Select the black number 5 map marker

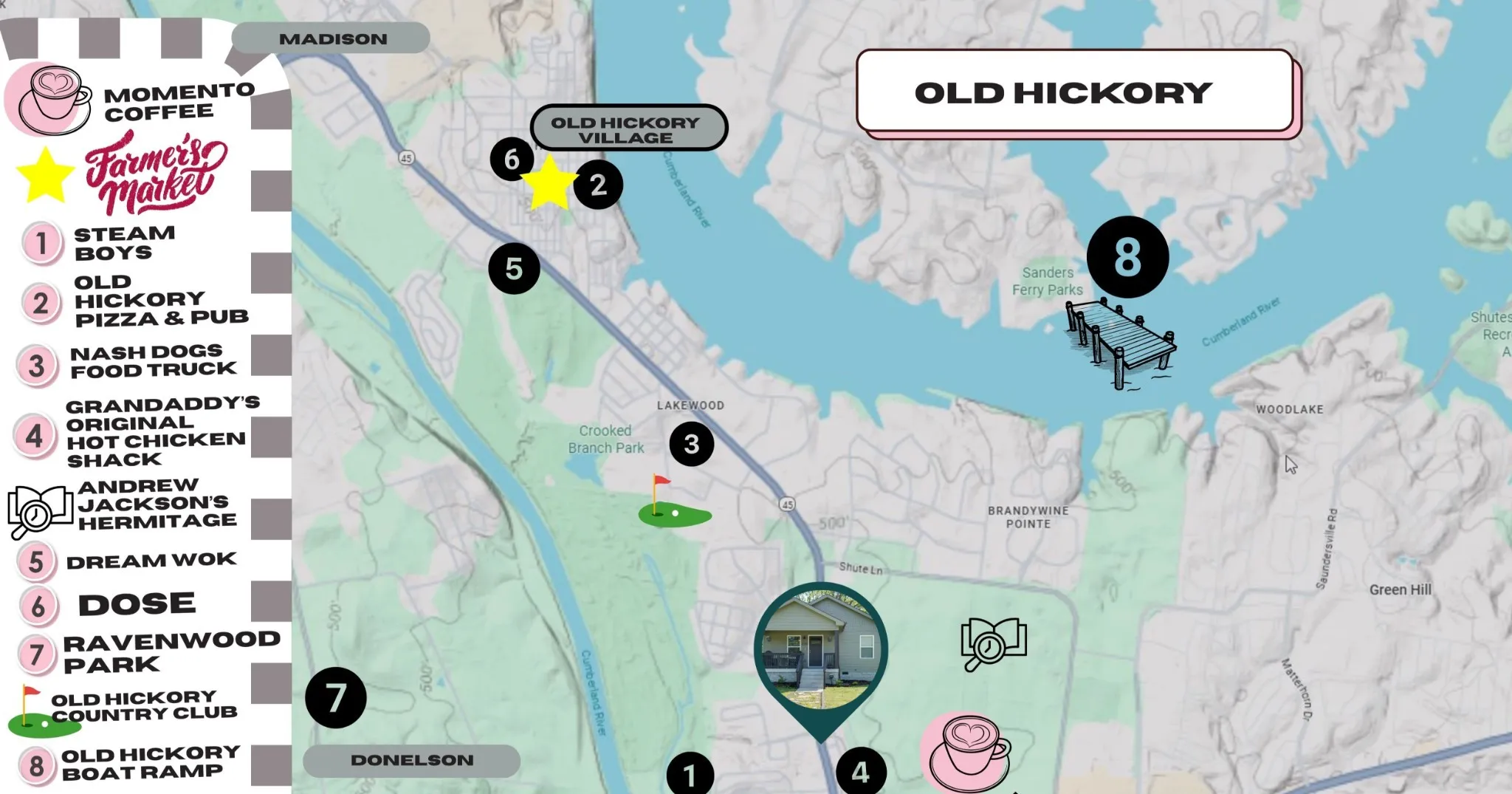[514, 268]
